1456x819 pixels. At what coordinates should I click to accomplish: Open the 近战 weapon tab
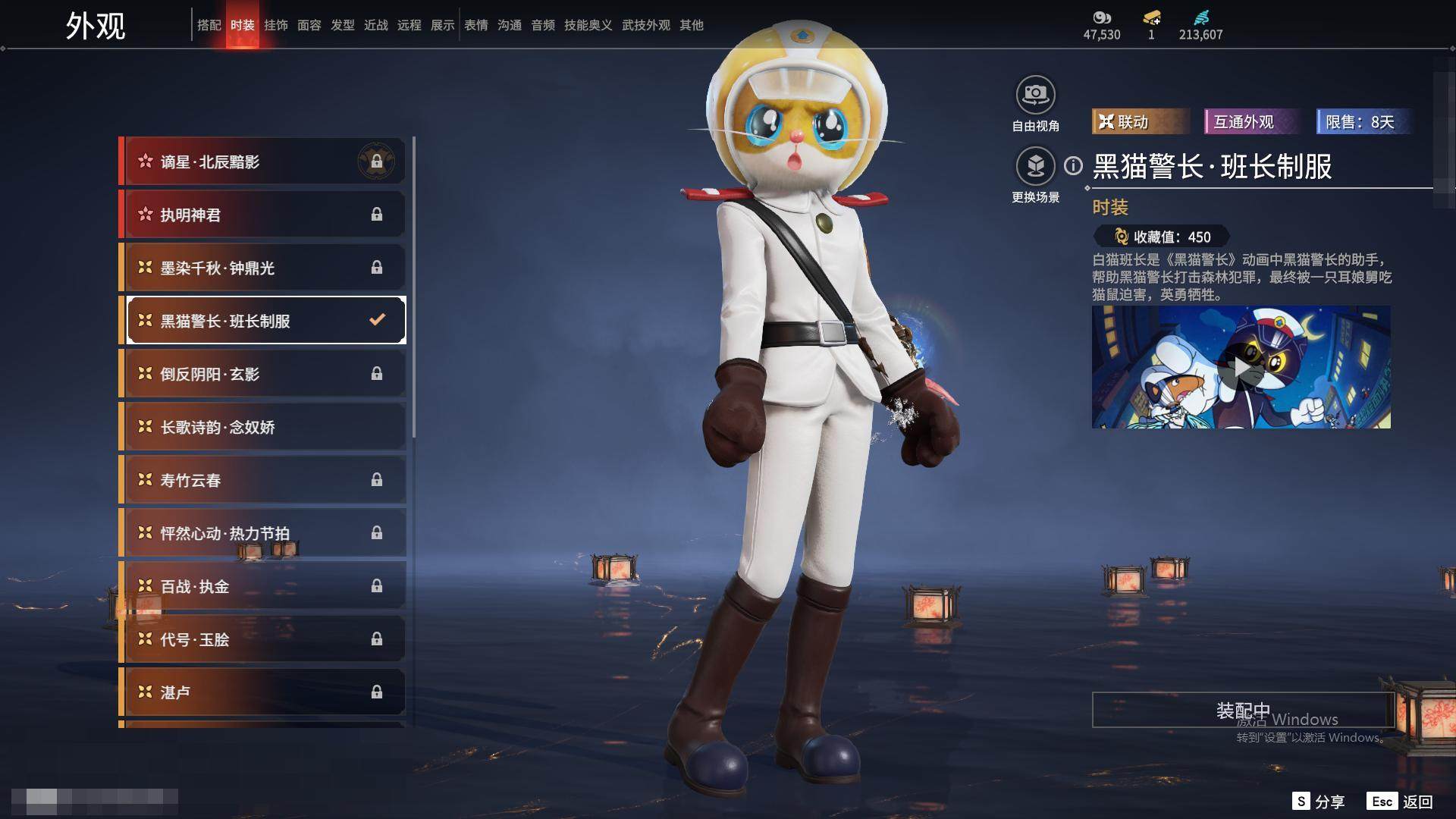tap(376, 25)
